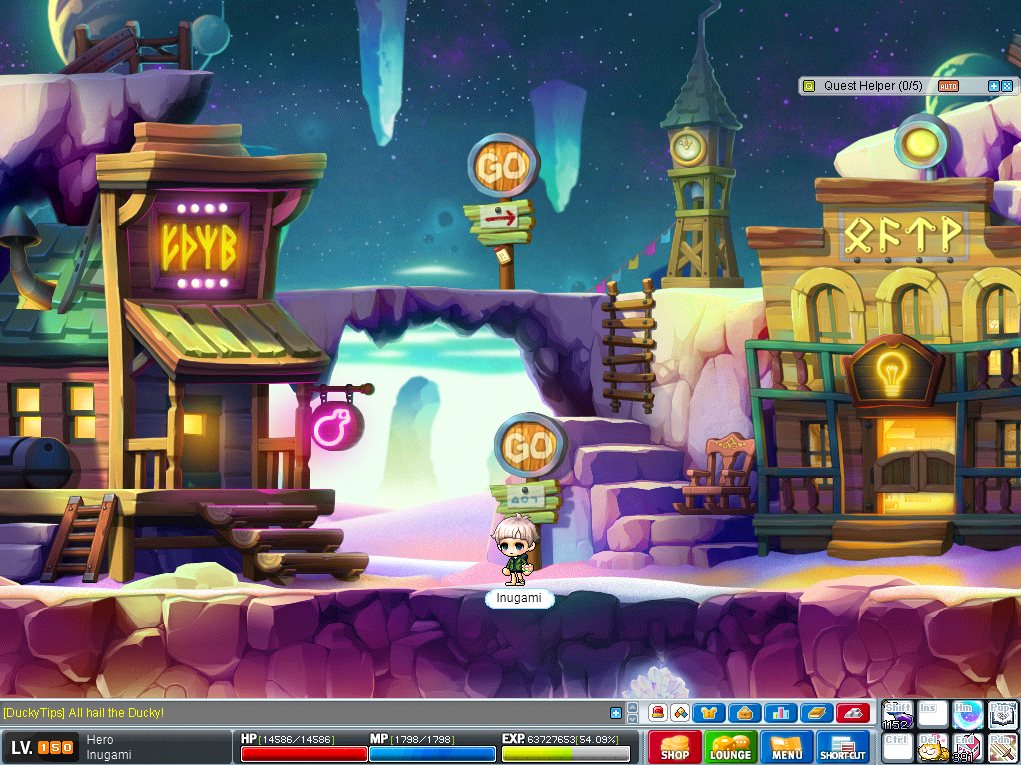Toggle Quest Helper AUTO button
The image size is (1021, 765).
click(948, 86)
